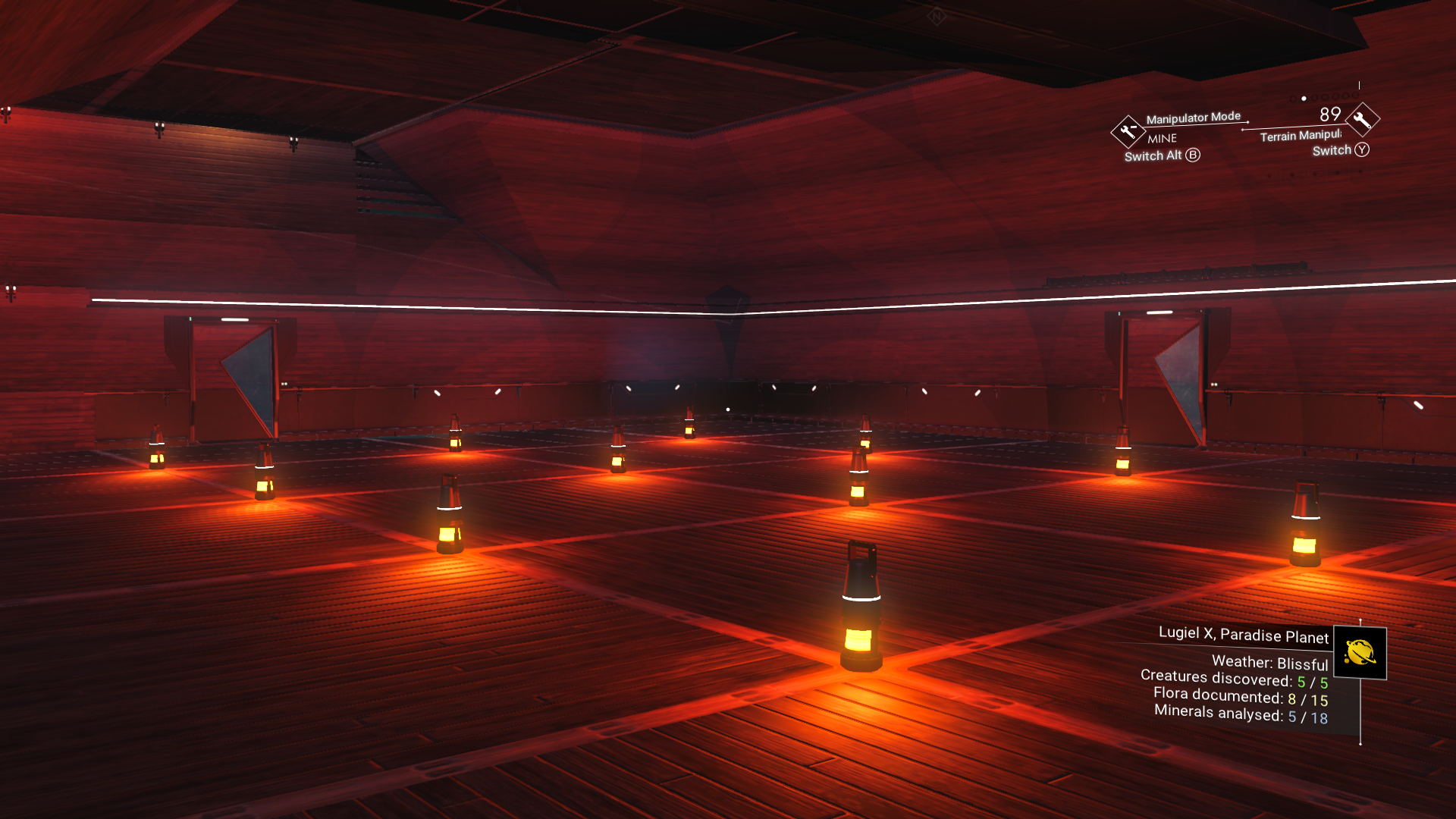This screenshot has width=1456, height=819.
Task: Click the Terrain Manipulator weapon icon
Action: click(x=1363, y=119)
